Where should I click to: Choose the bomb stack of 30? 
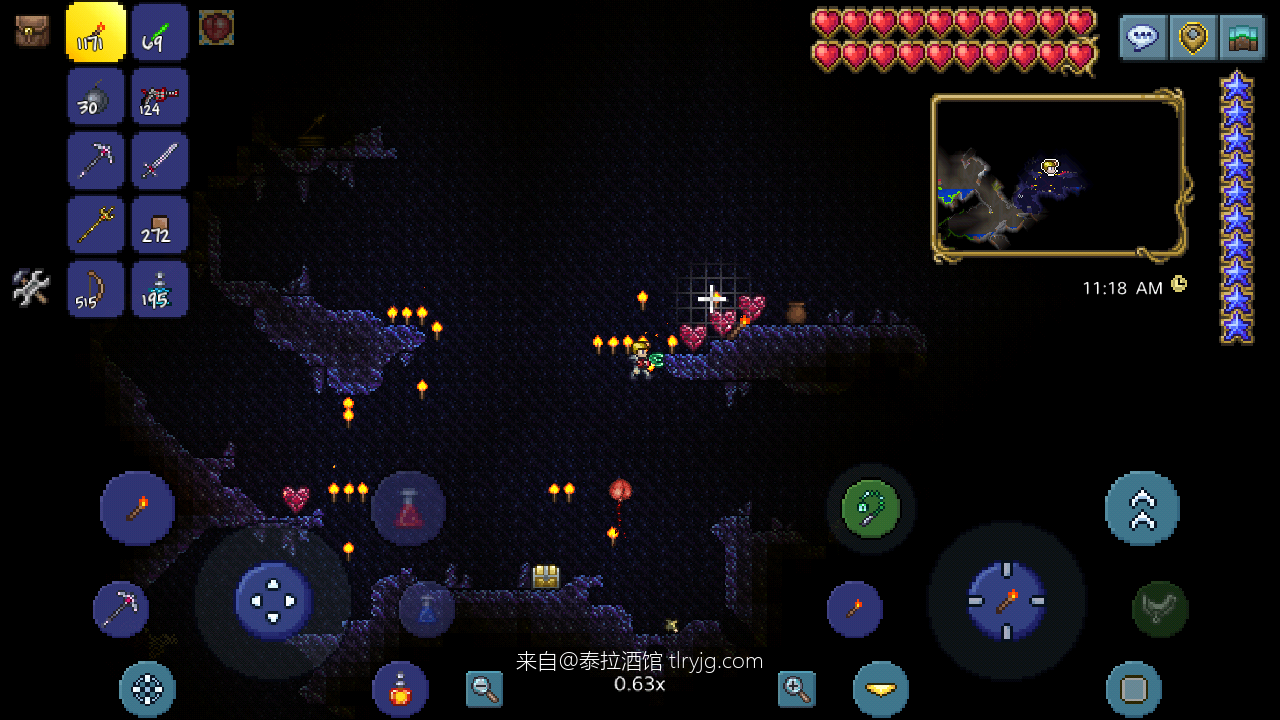[96, 96]
